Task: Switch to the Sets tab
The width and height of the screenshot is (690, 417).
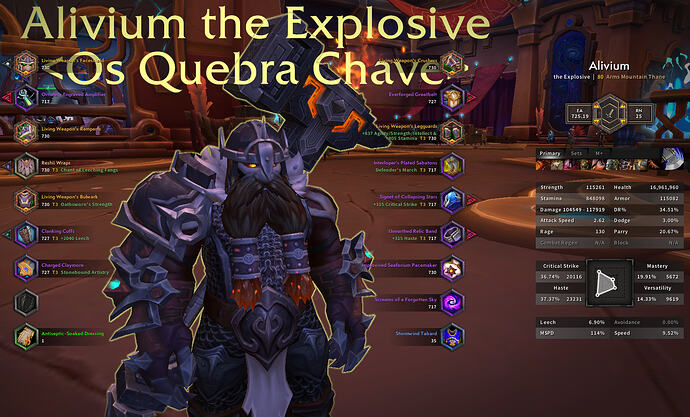Action: (576, 154)
